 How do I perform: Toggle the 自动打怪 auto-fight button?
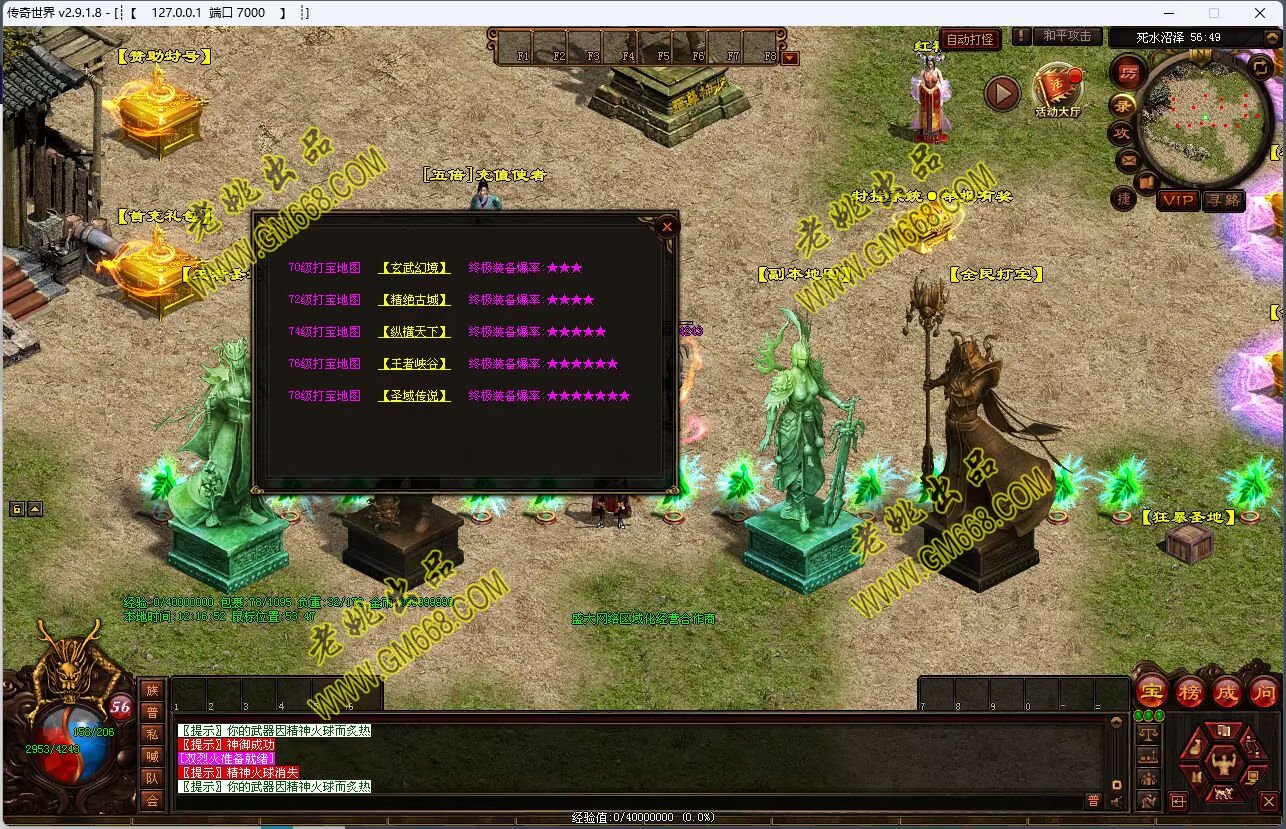970,39
